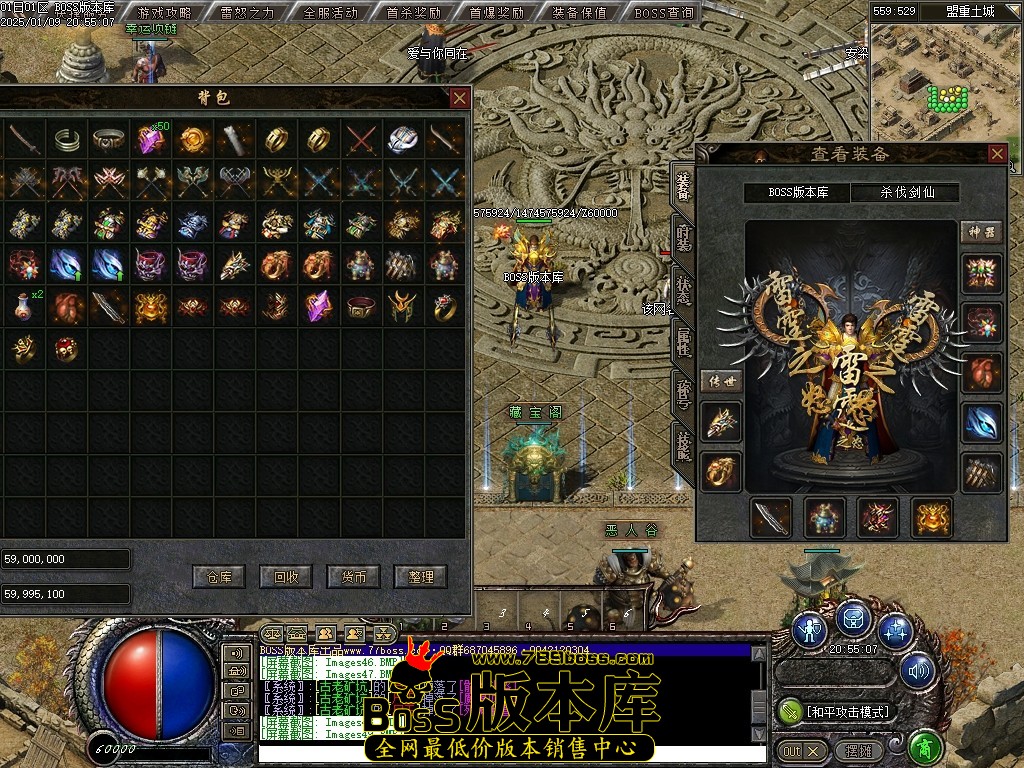Sort the bag with 整理
Image resolution: width=1024 pixels, height=768 pixels.
421,577
